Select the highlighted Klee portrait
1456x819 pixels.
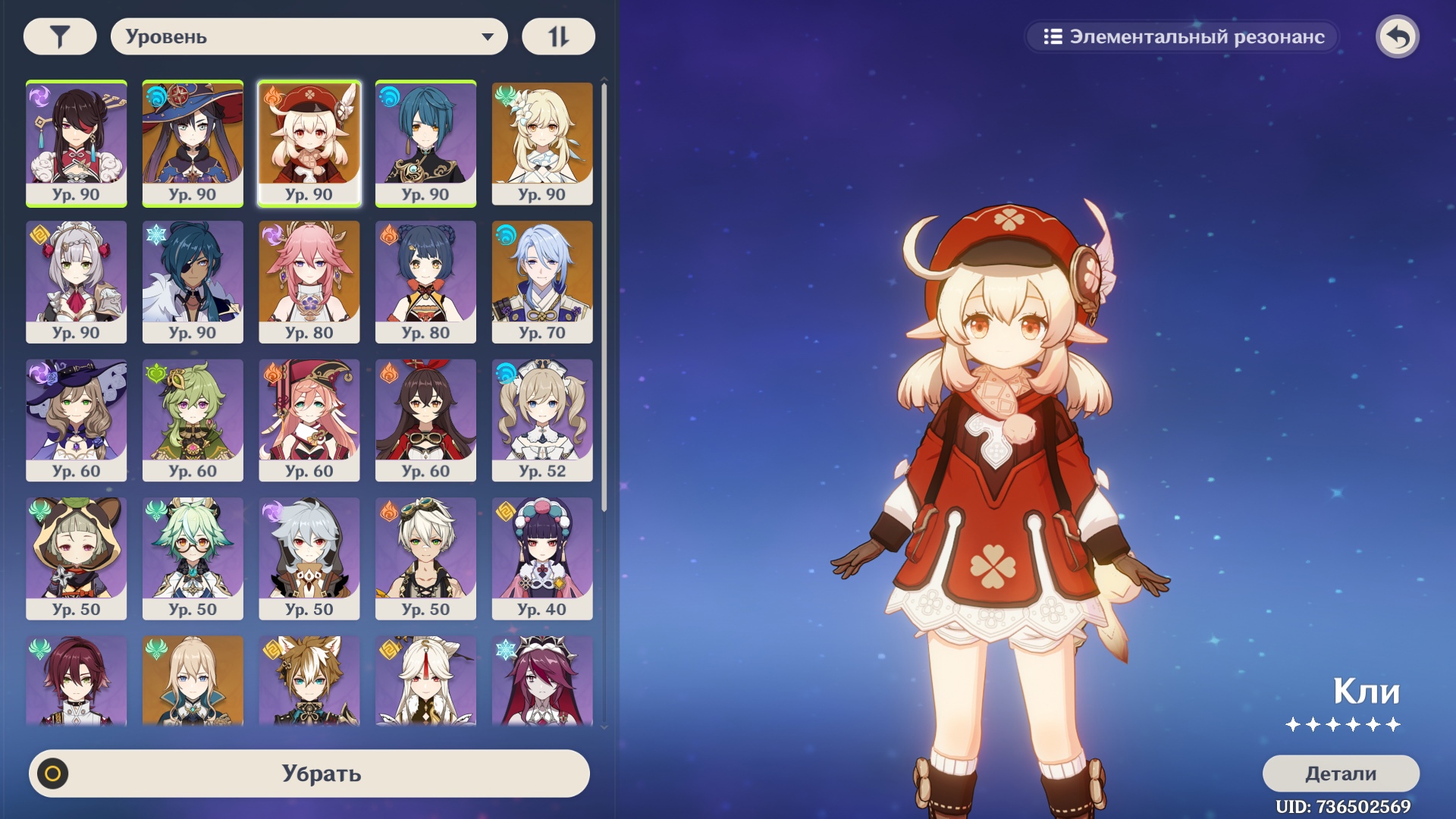(309, 143)
